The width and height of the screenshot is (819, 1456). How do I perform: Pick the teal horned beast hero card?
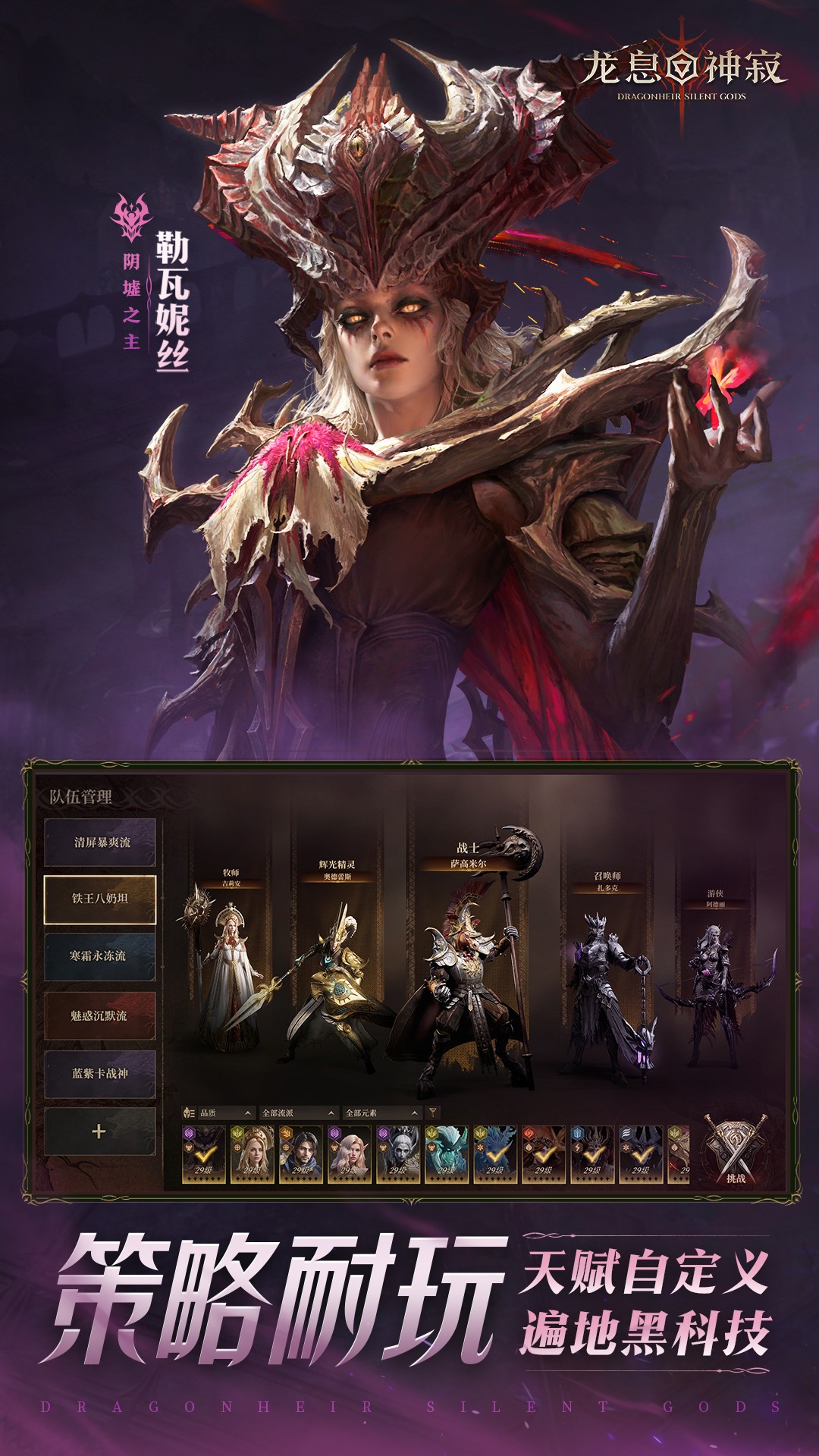447,1154
